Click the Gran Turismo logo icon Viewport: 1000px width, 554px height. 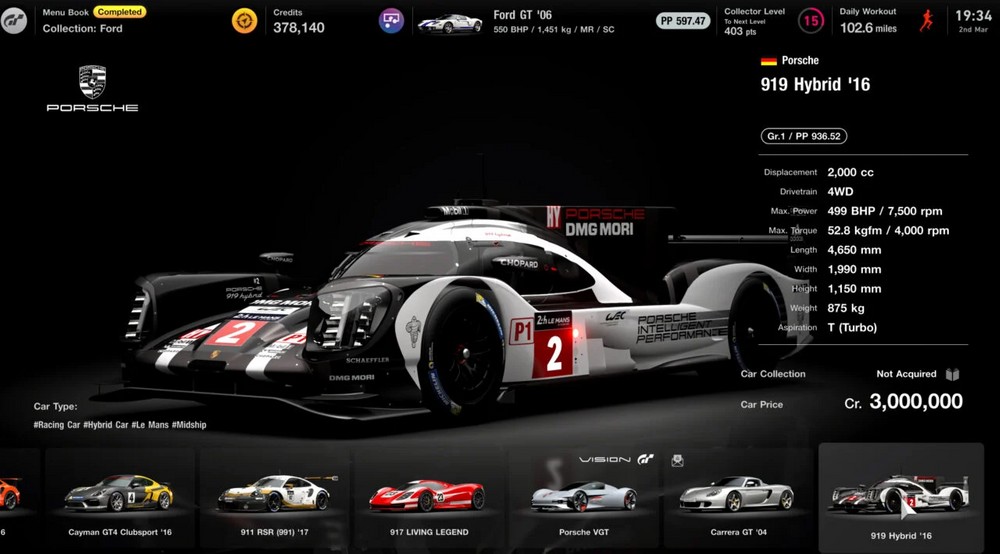click(x=14, y=20)
